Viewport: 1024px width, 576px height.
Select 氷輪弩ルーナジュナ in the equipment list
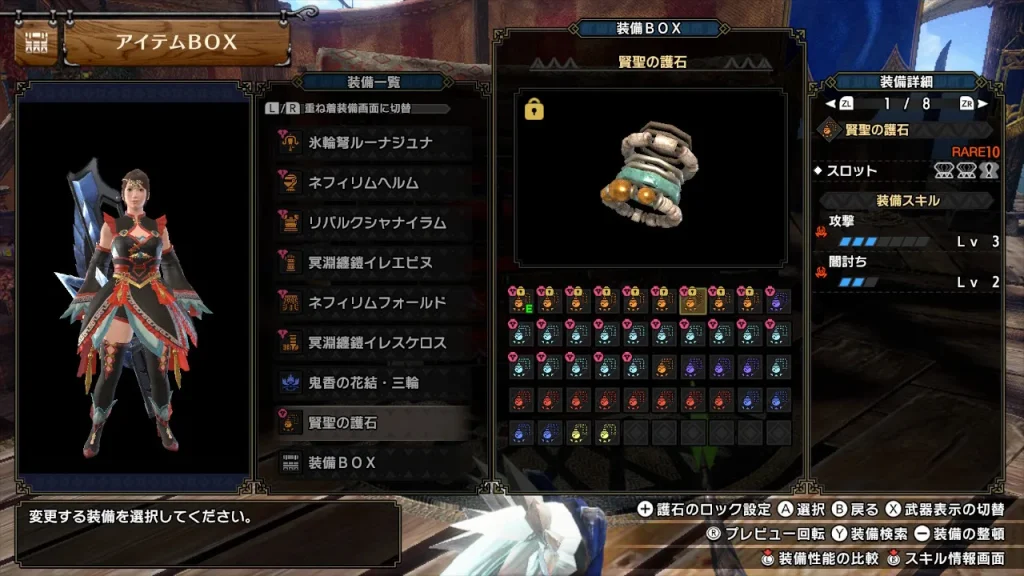point(371,143)
